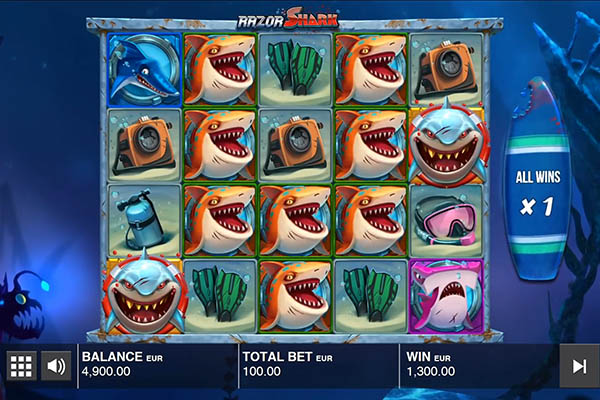Toggle the sound speaker icon

tap(56, 365)
